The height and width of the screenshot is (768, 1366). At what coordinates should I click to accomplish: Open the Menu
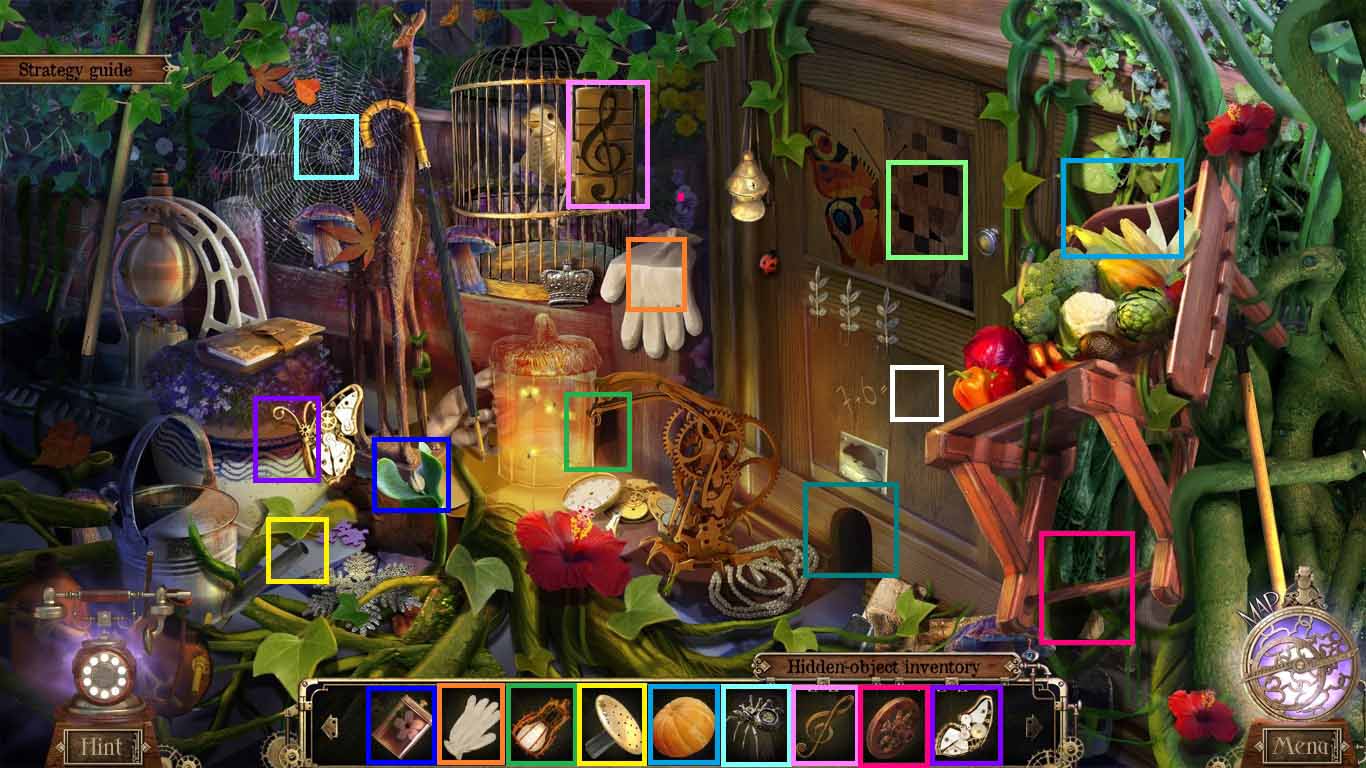(x=1302, y=746)
